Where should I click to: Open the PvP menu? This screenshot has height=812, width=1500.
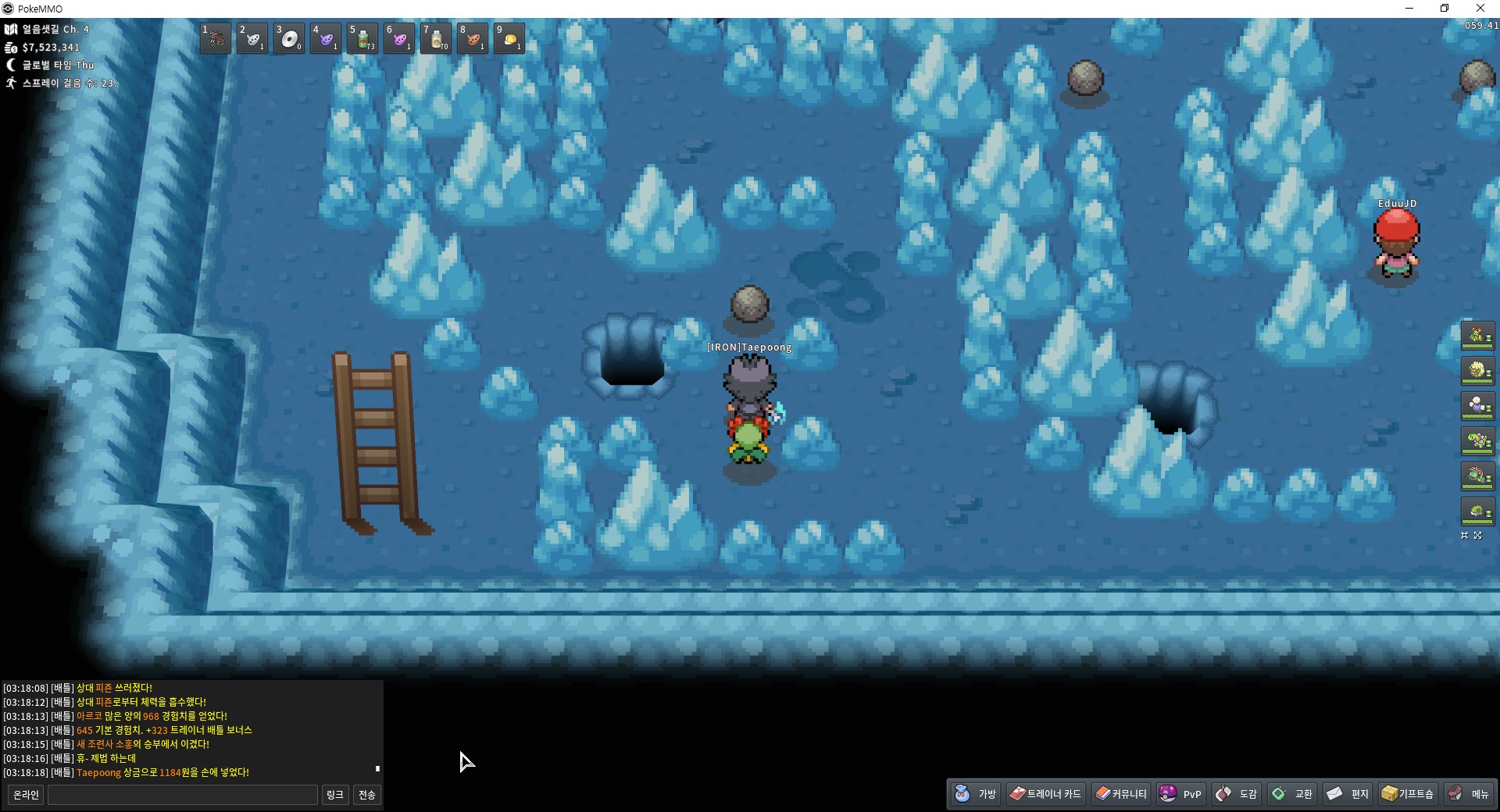click(x=1181, y=794)
